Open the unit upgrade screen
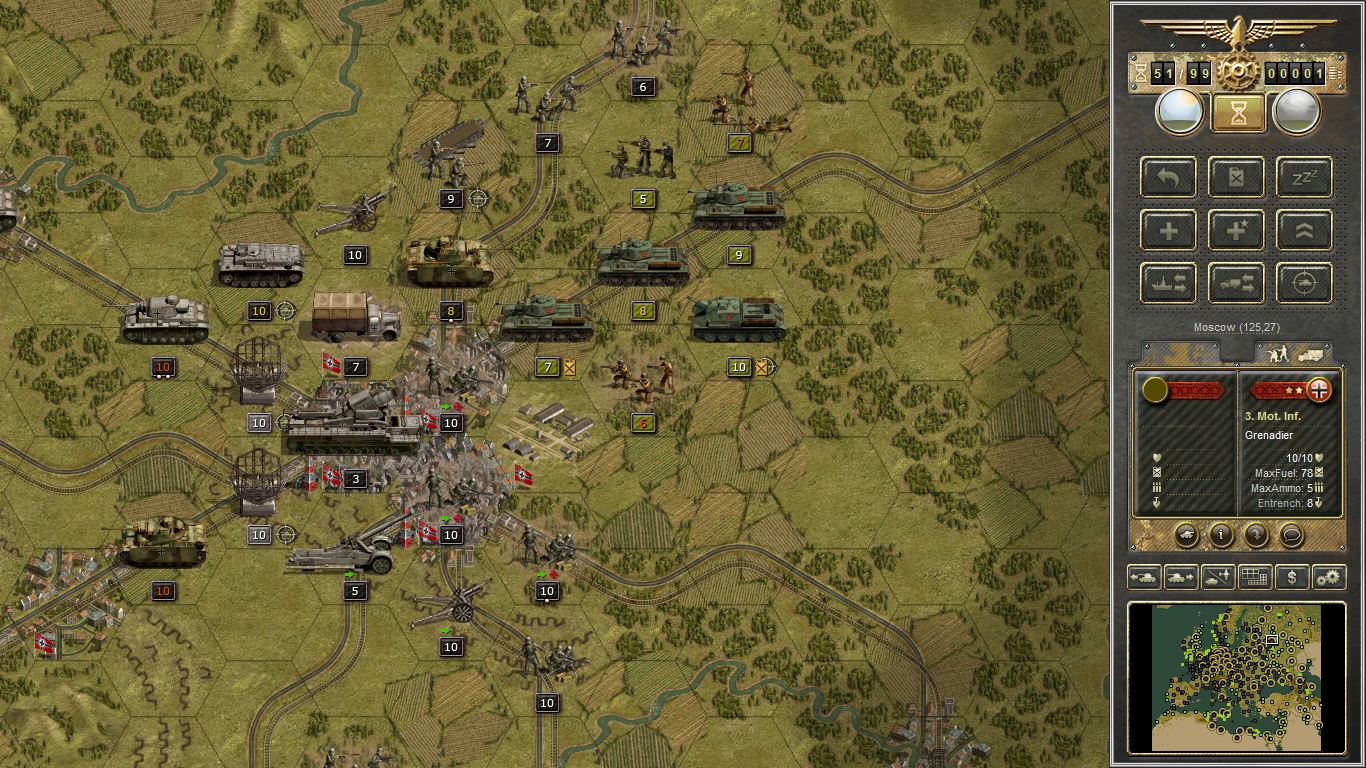The width and height of the screenshot is (1366, 768). coord(1304,230)
